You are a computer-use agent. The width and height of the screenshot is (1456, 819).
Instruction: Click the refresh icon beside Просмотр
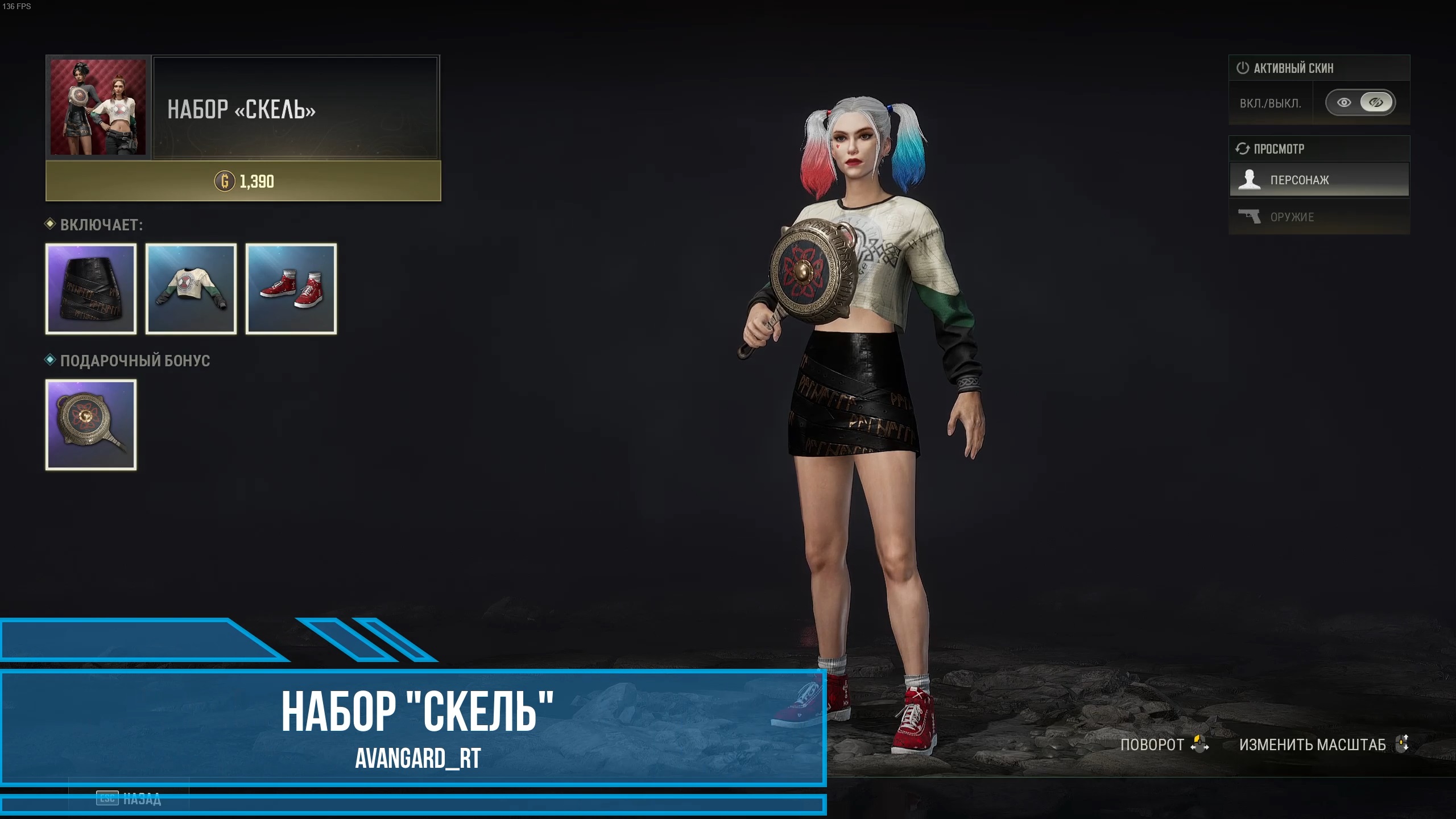click(x=1243, y=149)
